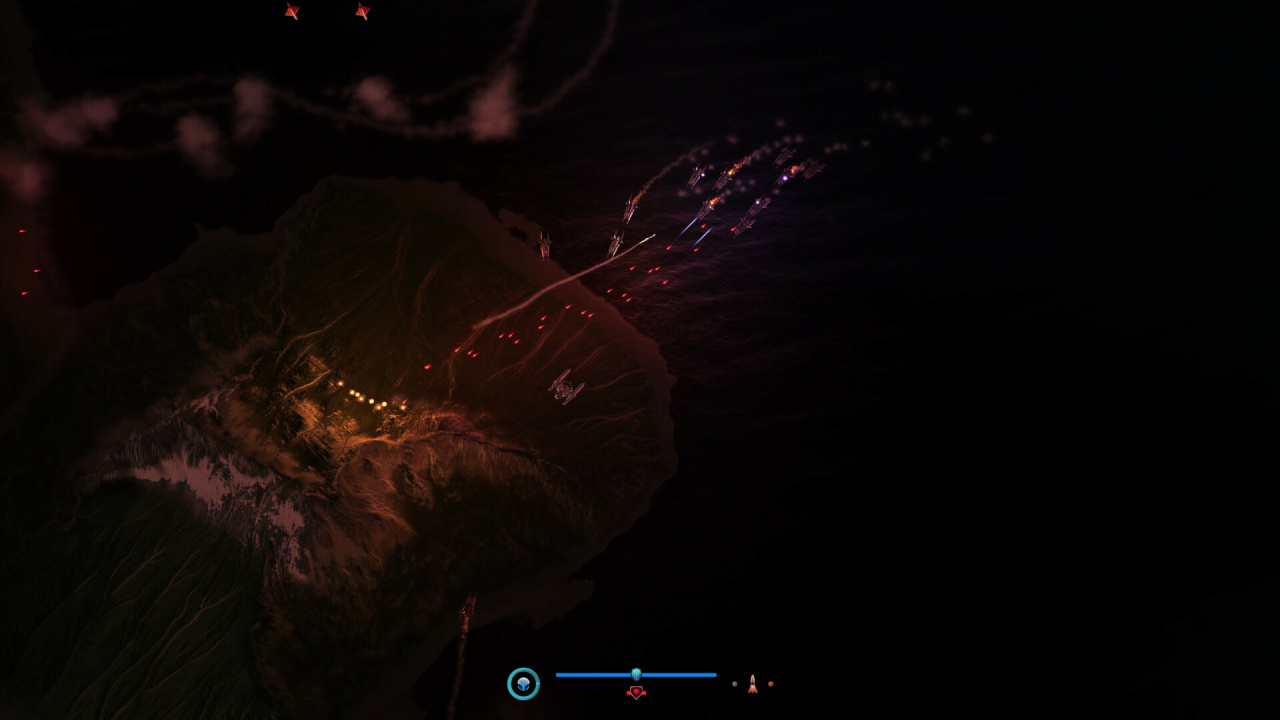The image size is (1280, 720).
Task: Select the rocket weapon icon
Action: (752, 684)
